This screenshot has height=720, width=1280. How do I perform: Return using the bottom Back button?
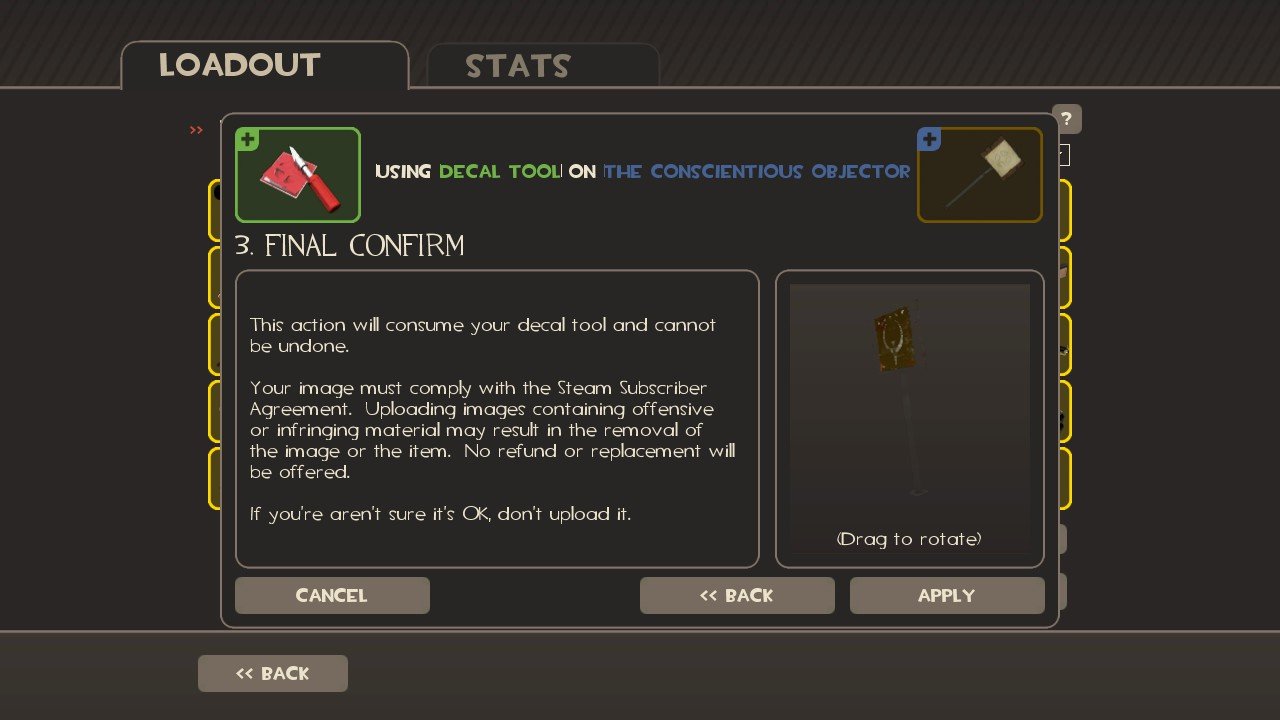click(272, 673)
